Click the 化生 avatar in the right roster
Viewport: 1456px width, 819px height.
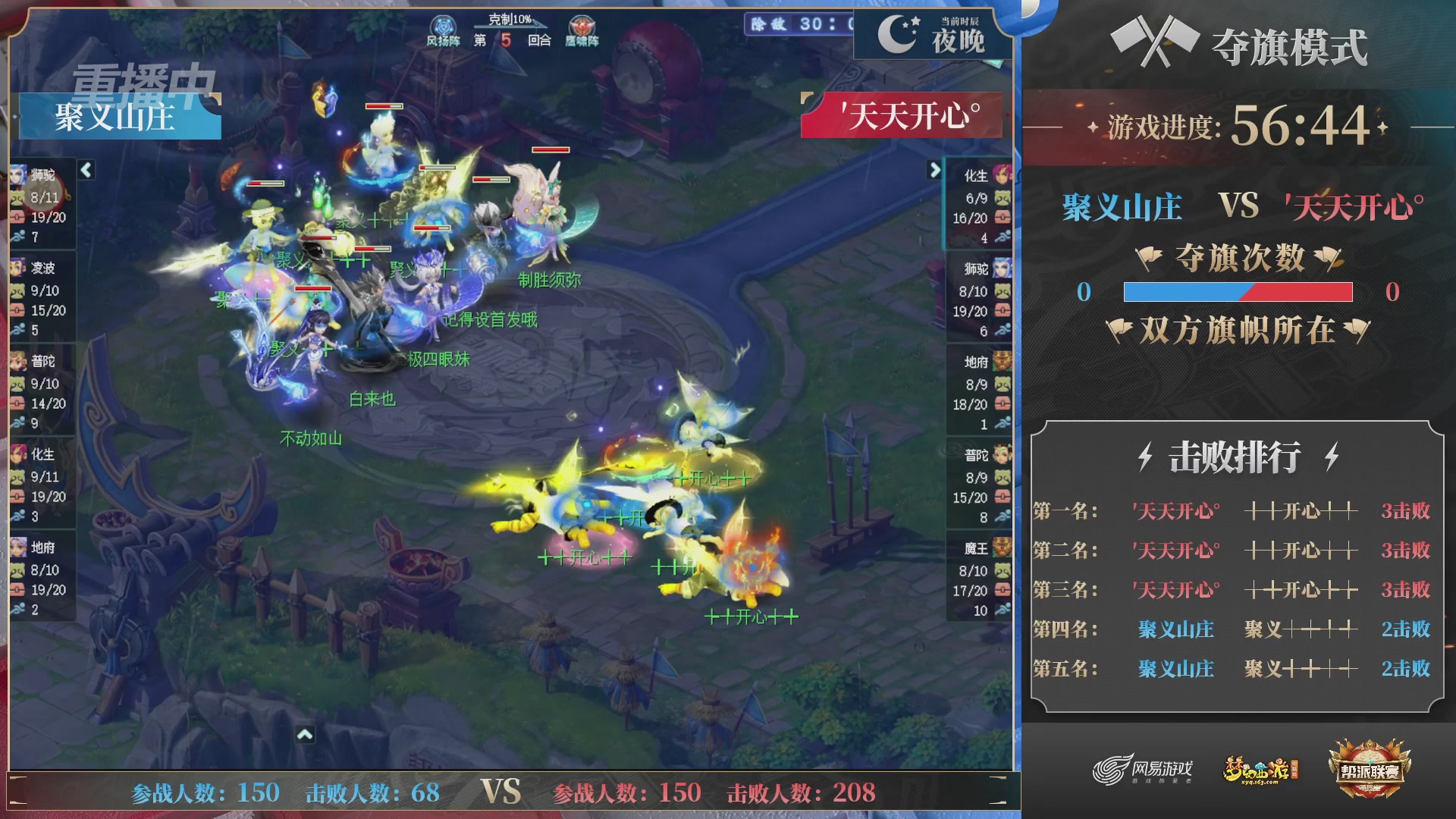[x=1003, y=174]
